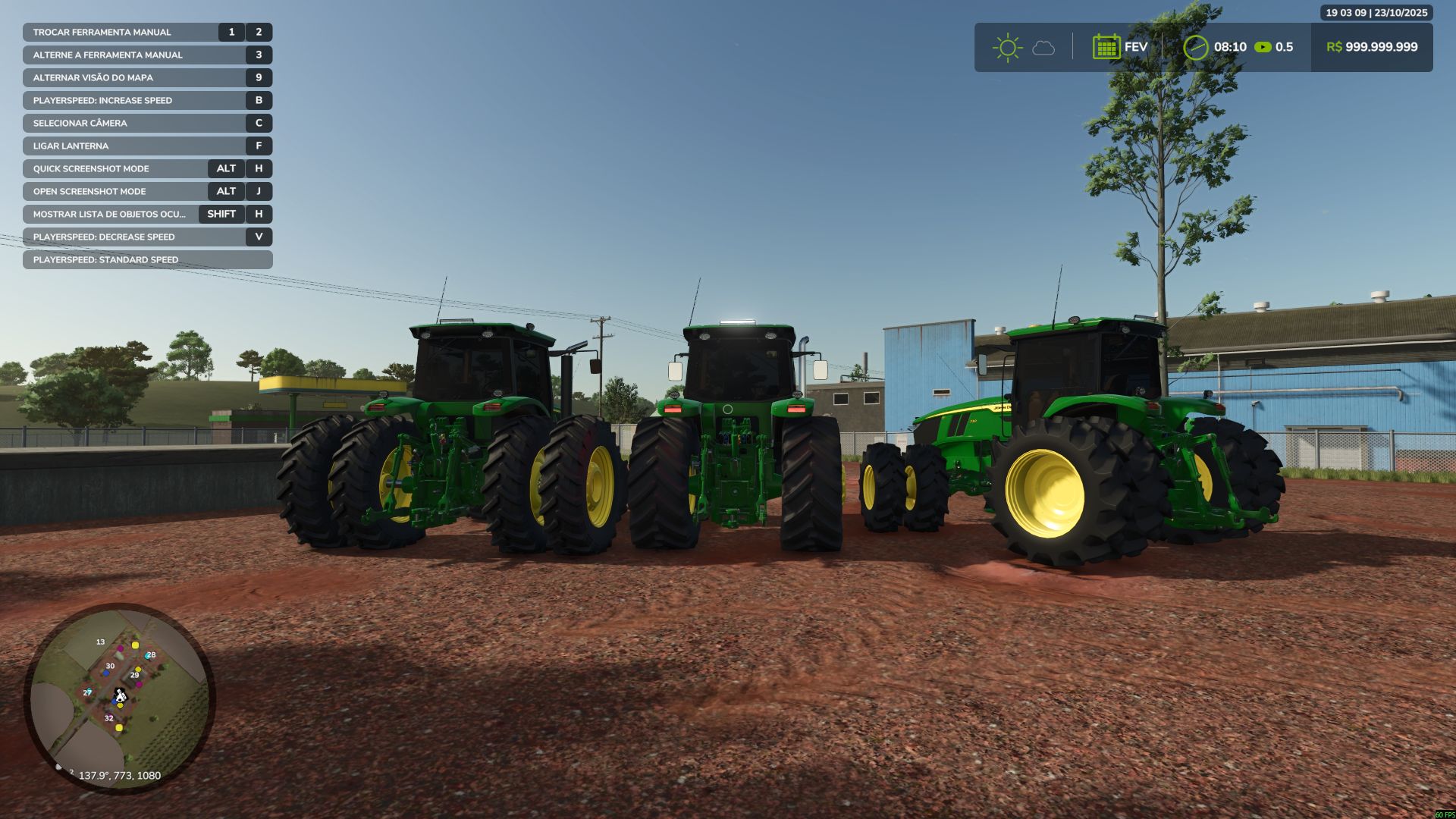Click the F key badge for lantern
The image size is (1456, 819).
coord(258,146)
